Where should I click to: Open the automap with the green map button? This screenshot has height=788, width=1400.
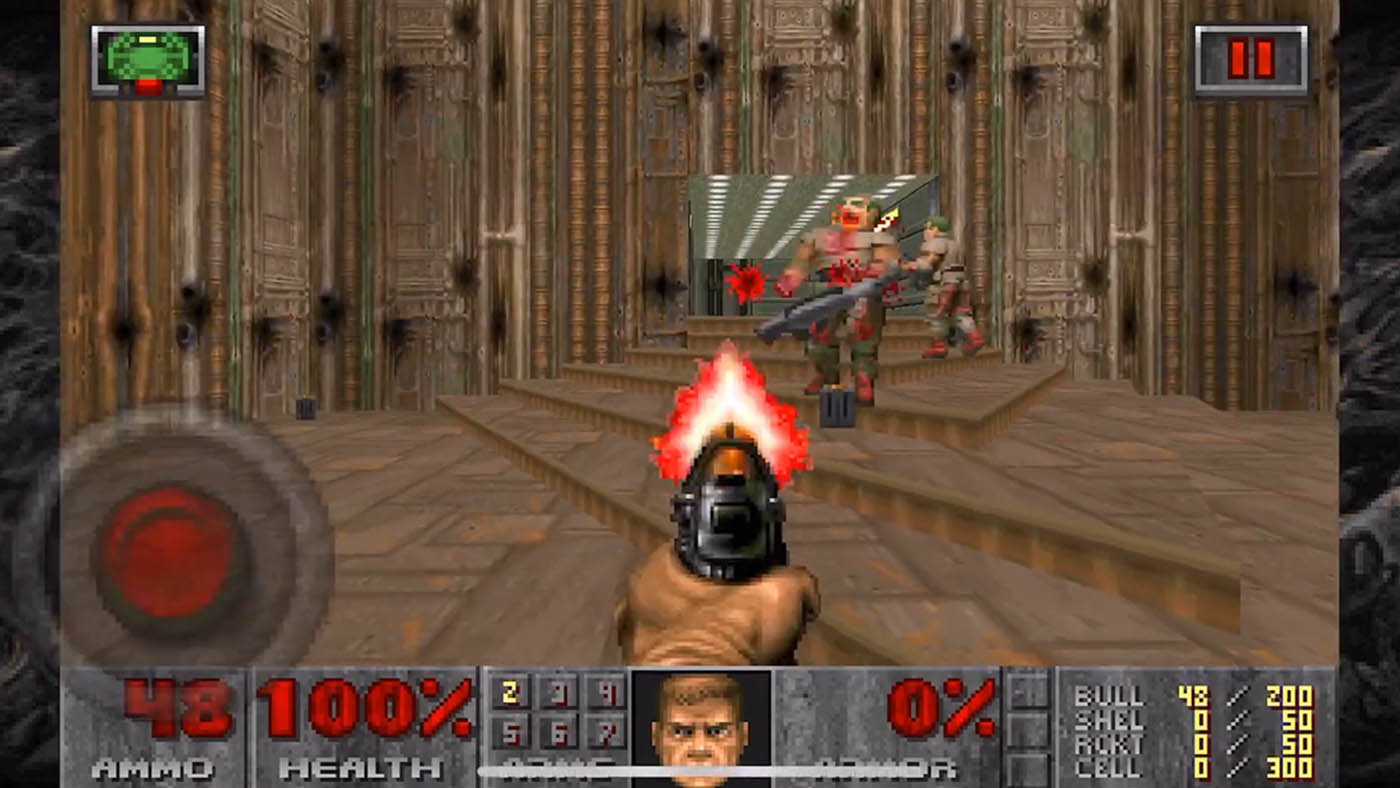tap(148, 60)
